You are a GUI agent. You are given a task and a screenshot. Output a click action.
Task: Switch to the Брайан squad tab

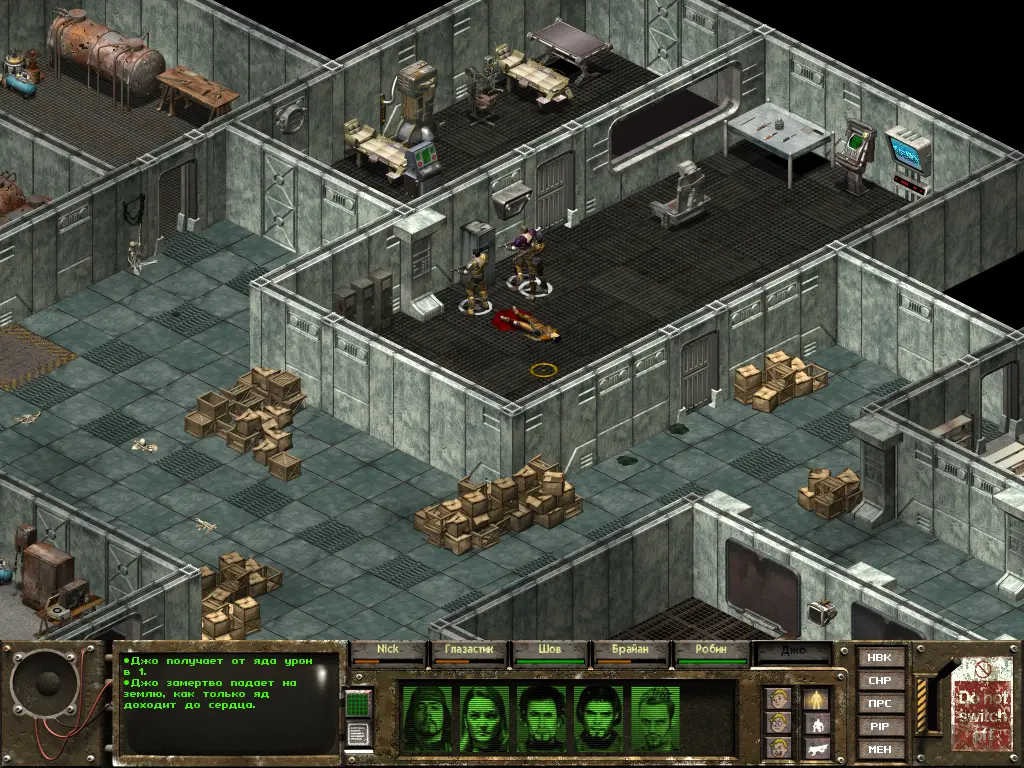point(631,651)
